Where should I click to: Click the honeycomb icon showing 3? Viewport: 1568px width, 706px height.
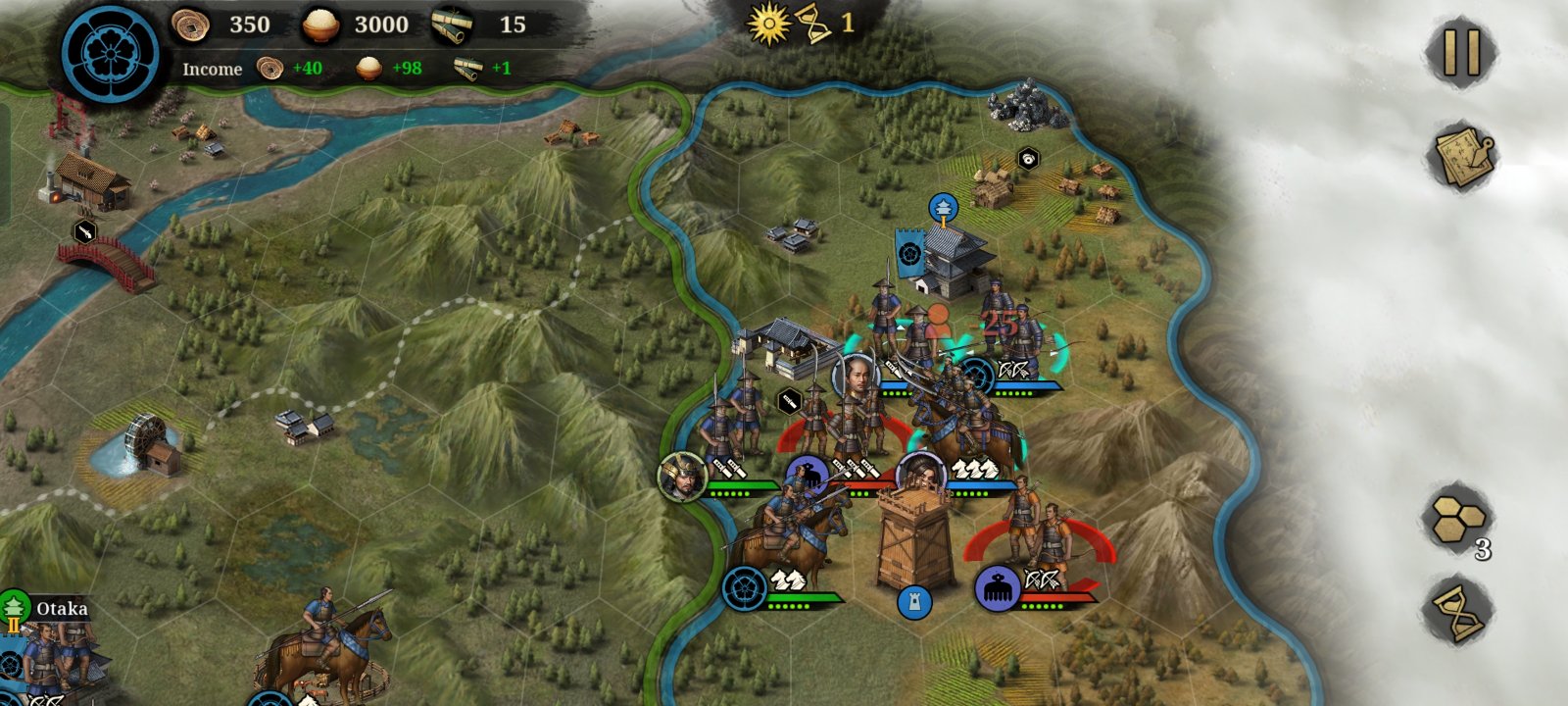[1459, 519]
